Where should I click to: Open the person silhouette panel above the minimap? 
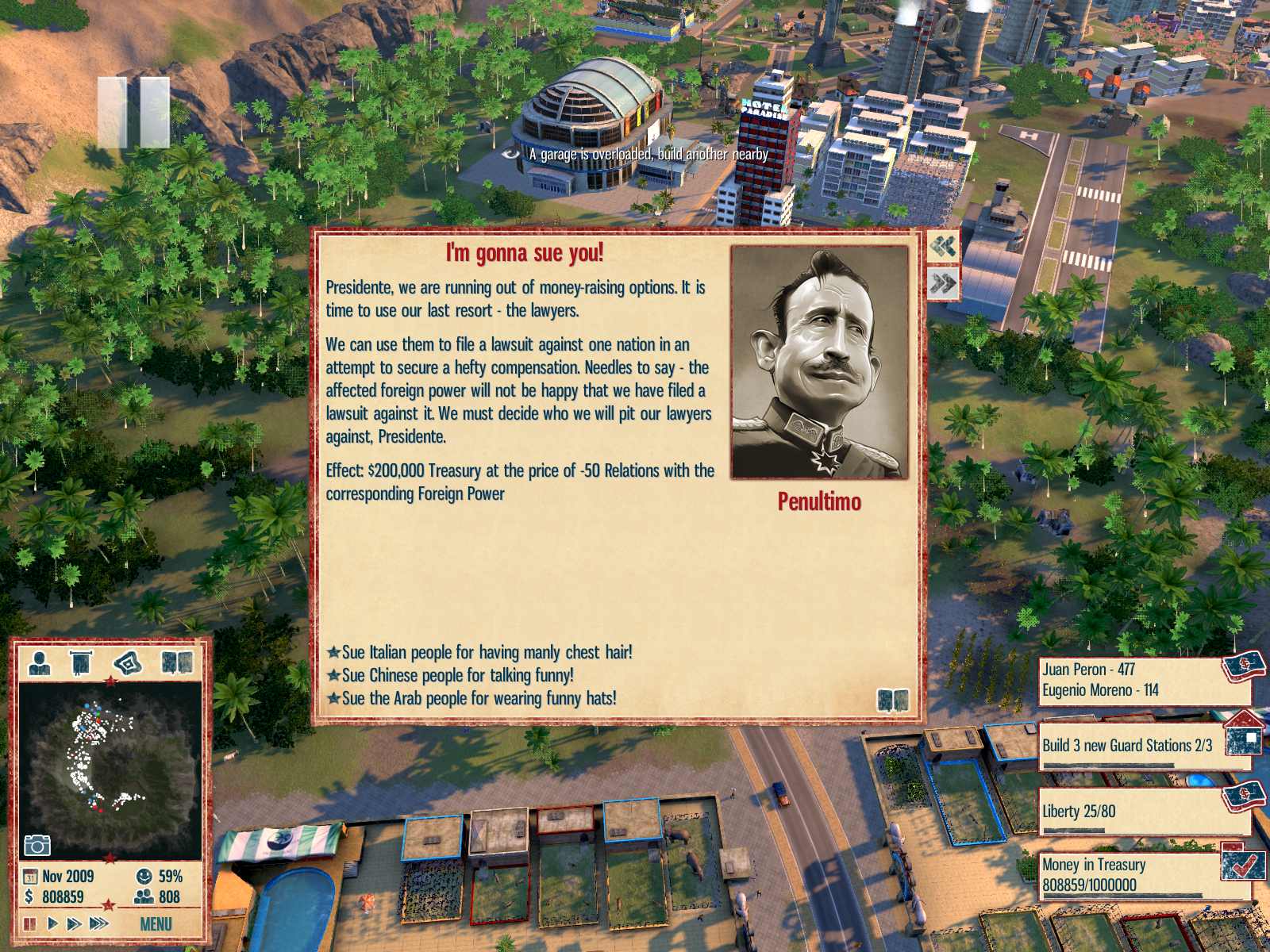coord(40,662)
